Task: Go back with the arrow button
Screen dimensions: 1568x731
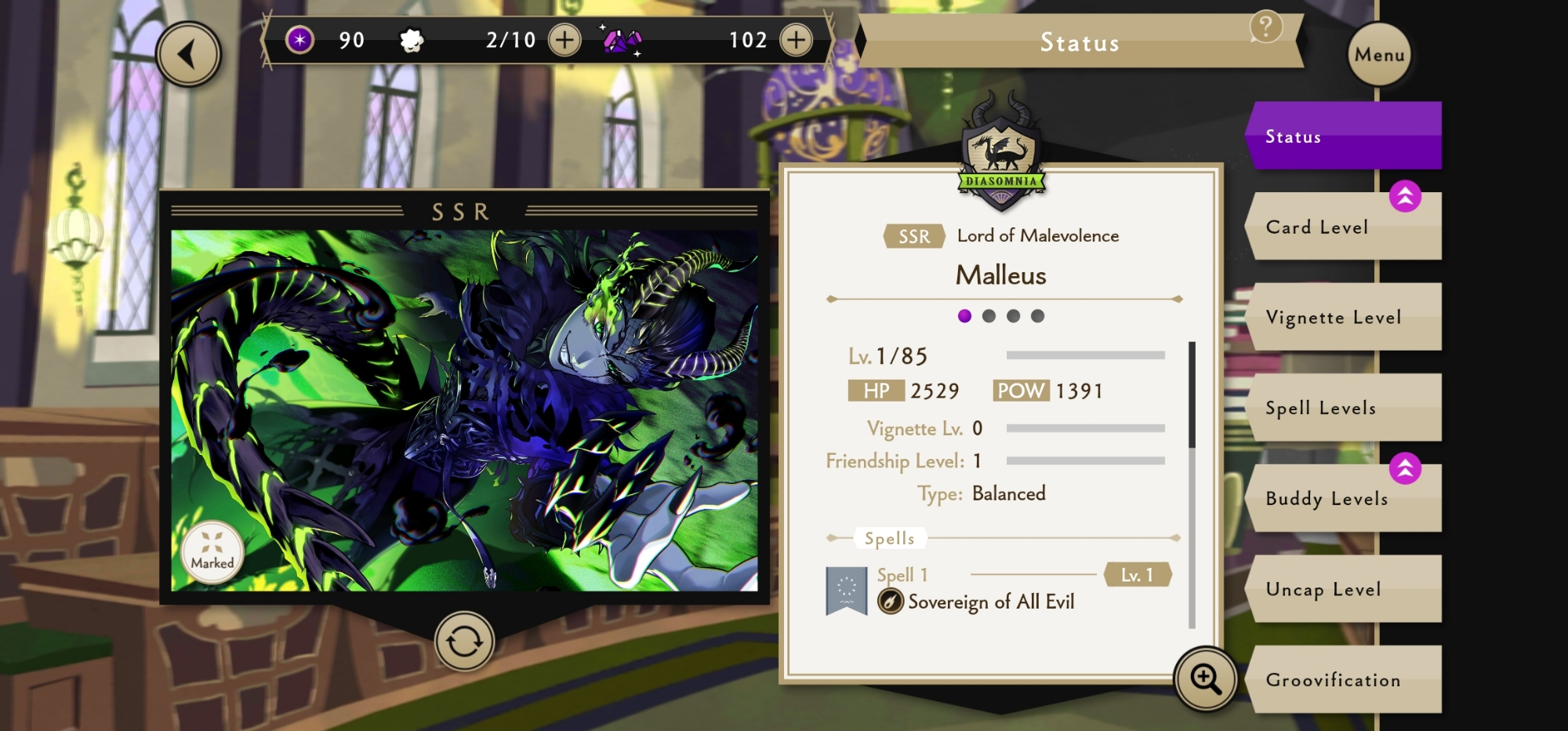Action: [x=188, y=54]
